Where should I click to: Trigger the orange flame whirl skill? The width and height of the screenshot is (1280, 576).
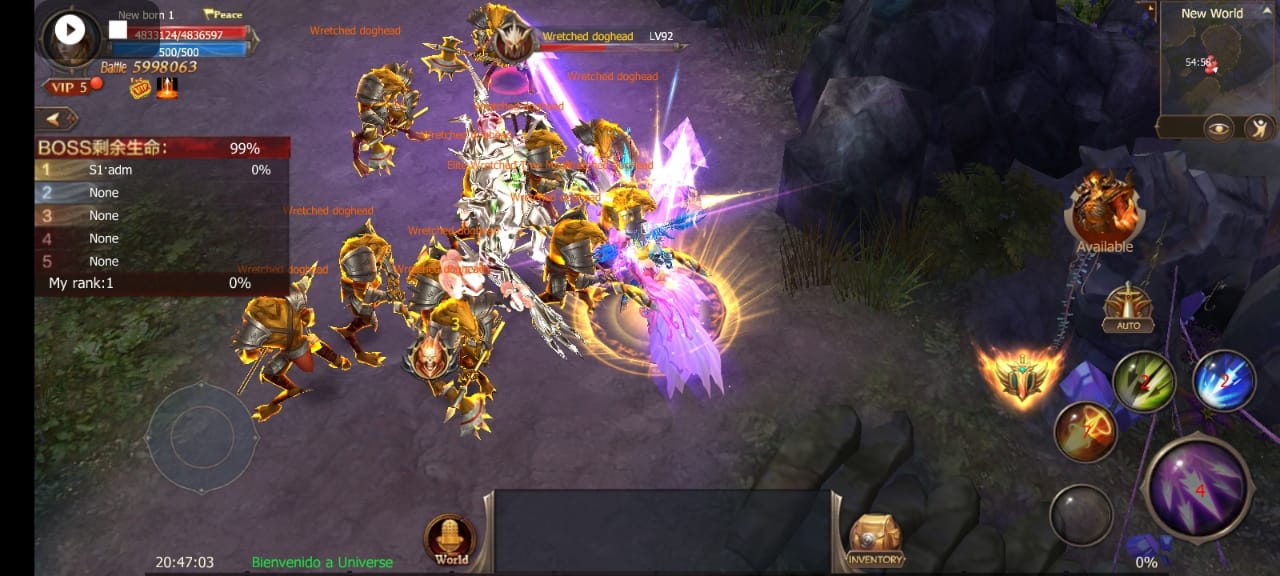pyautogui.click(x=1085, y=432)
